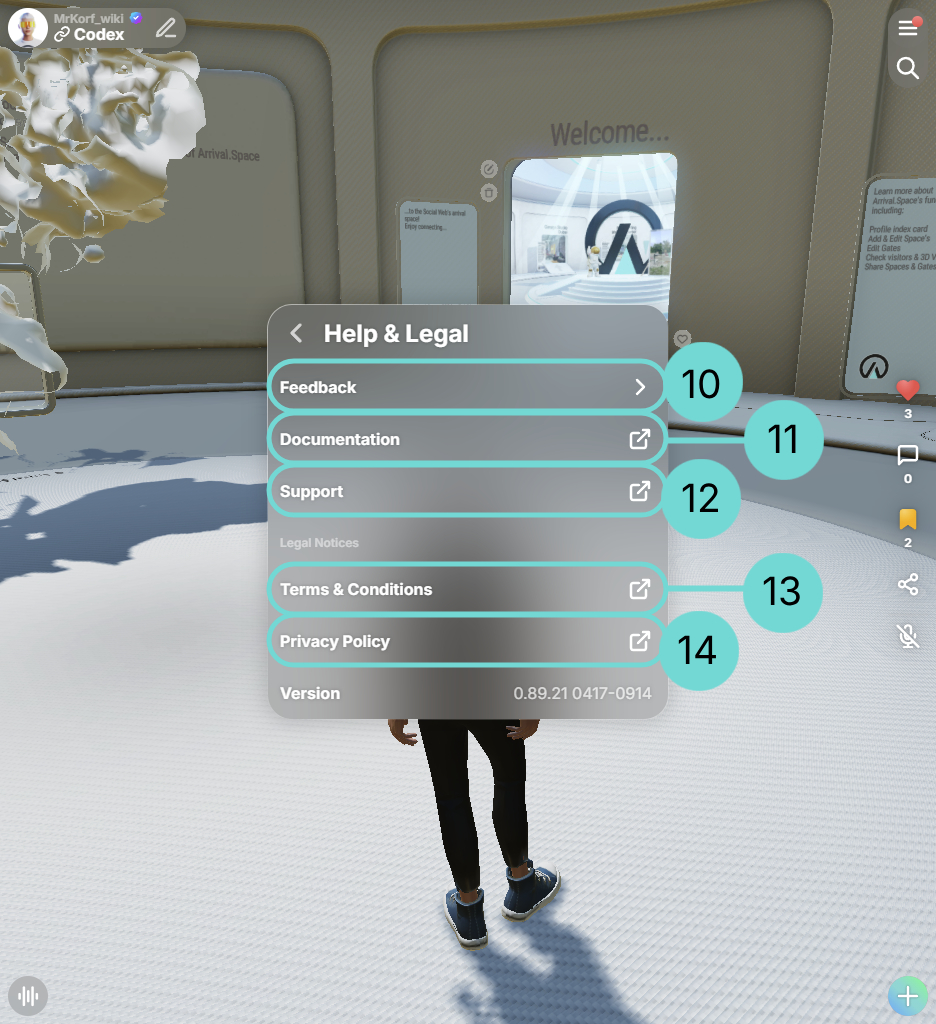Viewport: 936px width, 1024px height.
Task: Open the audio waveform button
Action: tap(28, 996)
